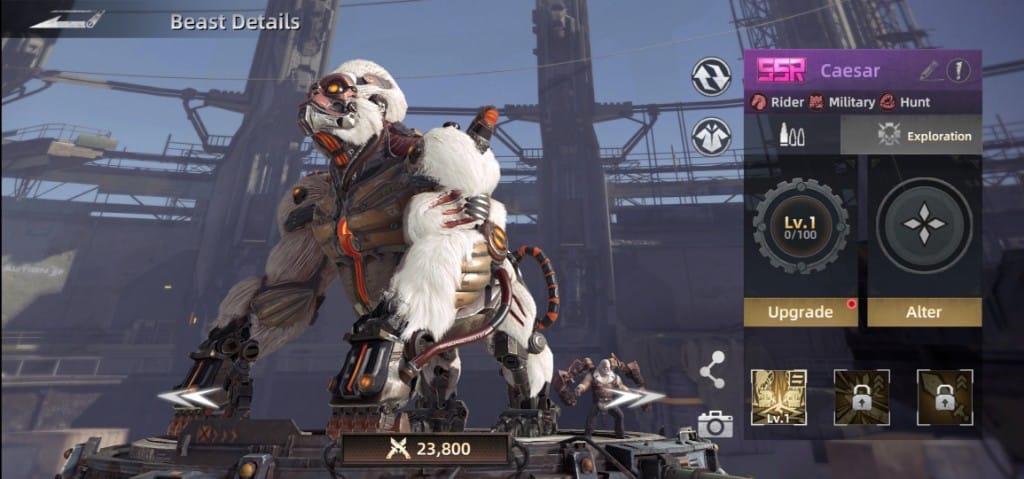
Task: Edit Caesar's name with the pencil icon
Action: coord(929,70)
